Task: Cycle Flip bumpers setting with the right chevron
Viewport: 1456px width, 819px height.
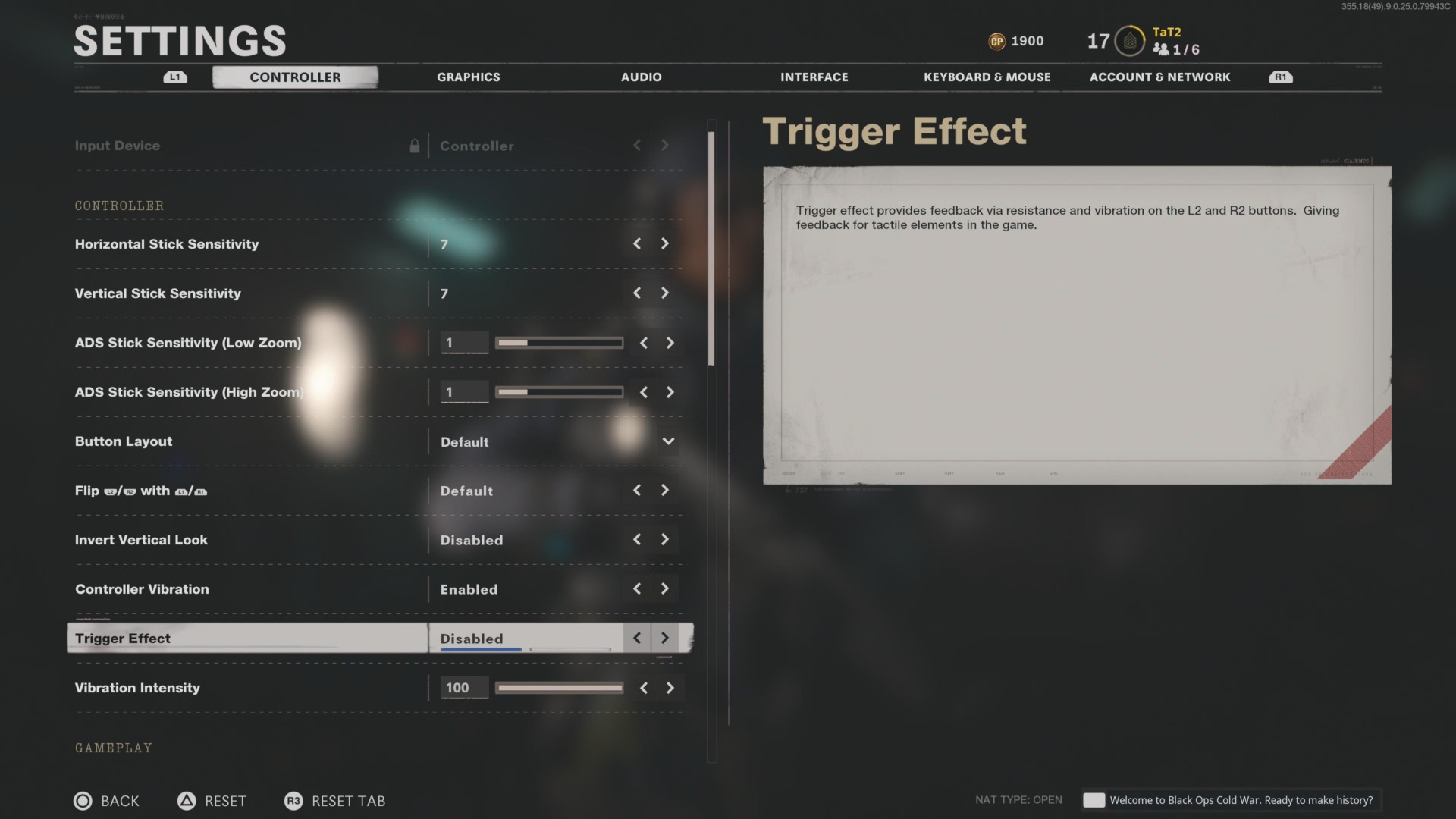Action: coord(664,490)
